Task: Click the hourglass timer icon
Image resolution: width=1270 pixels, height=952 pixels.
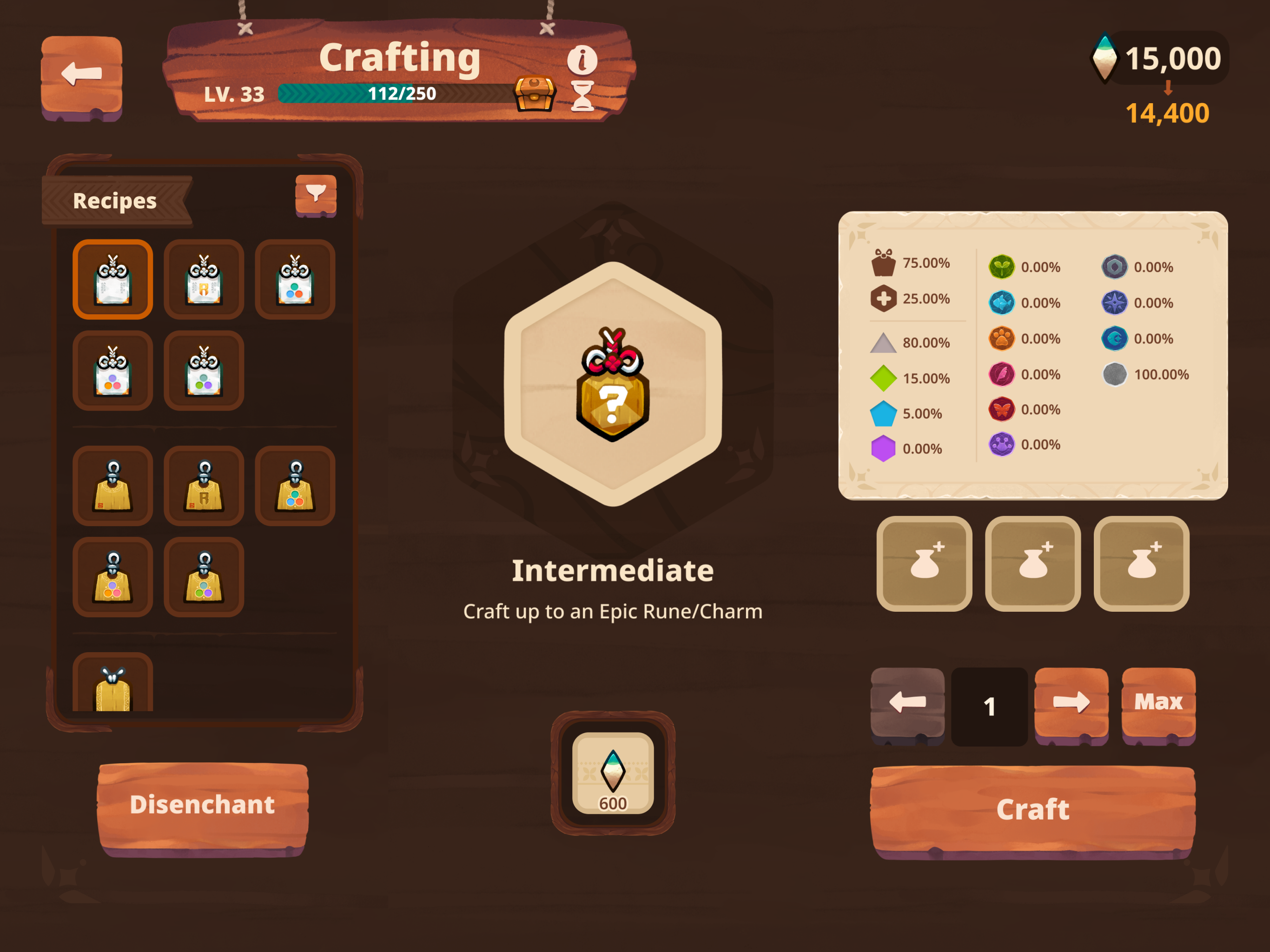Action: 583,98
